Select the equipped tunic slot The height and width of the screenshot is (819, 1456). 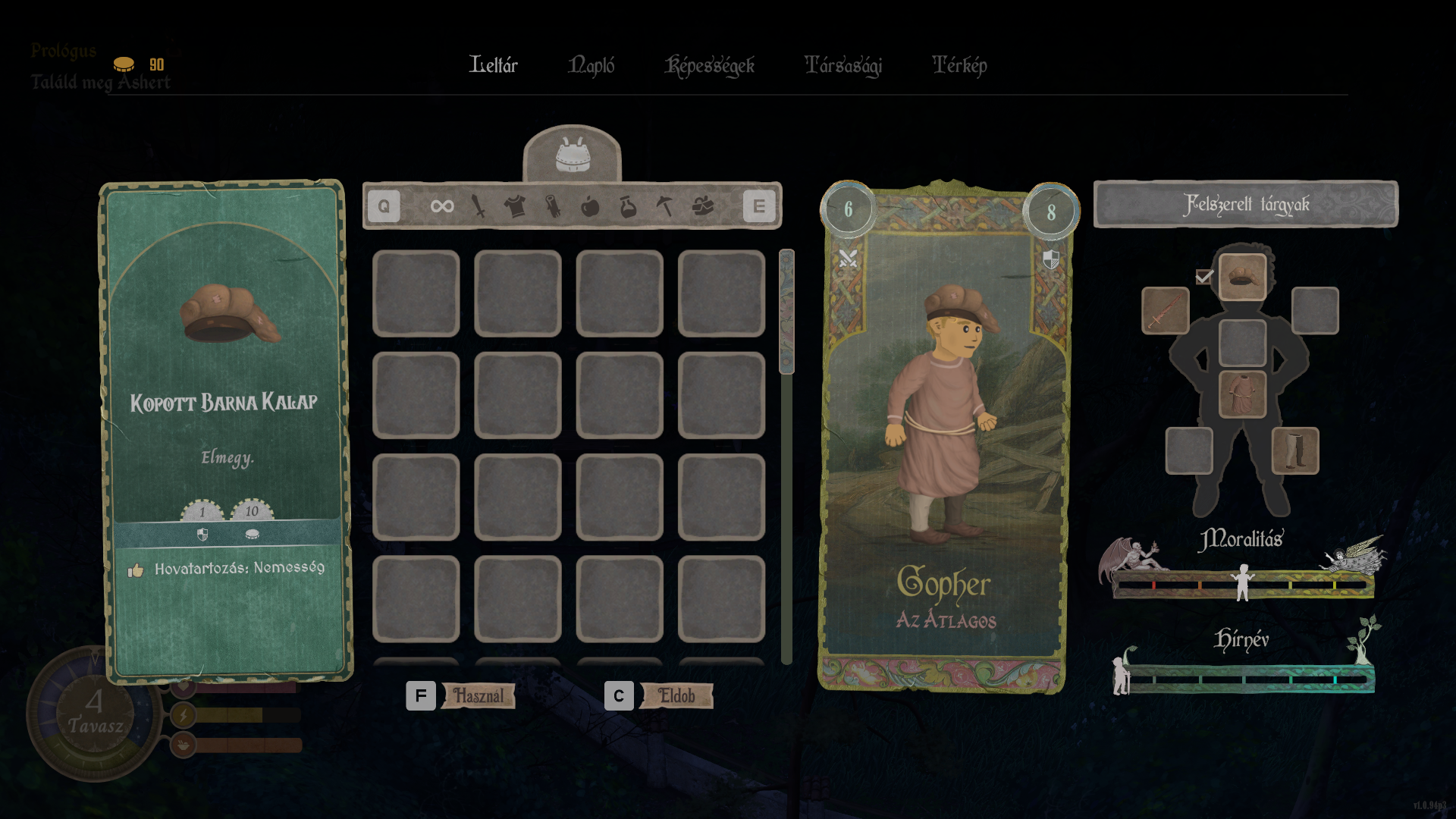(x=1243, y=394)
